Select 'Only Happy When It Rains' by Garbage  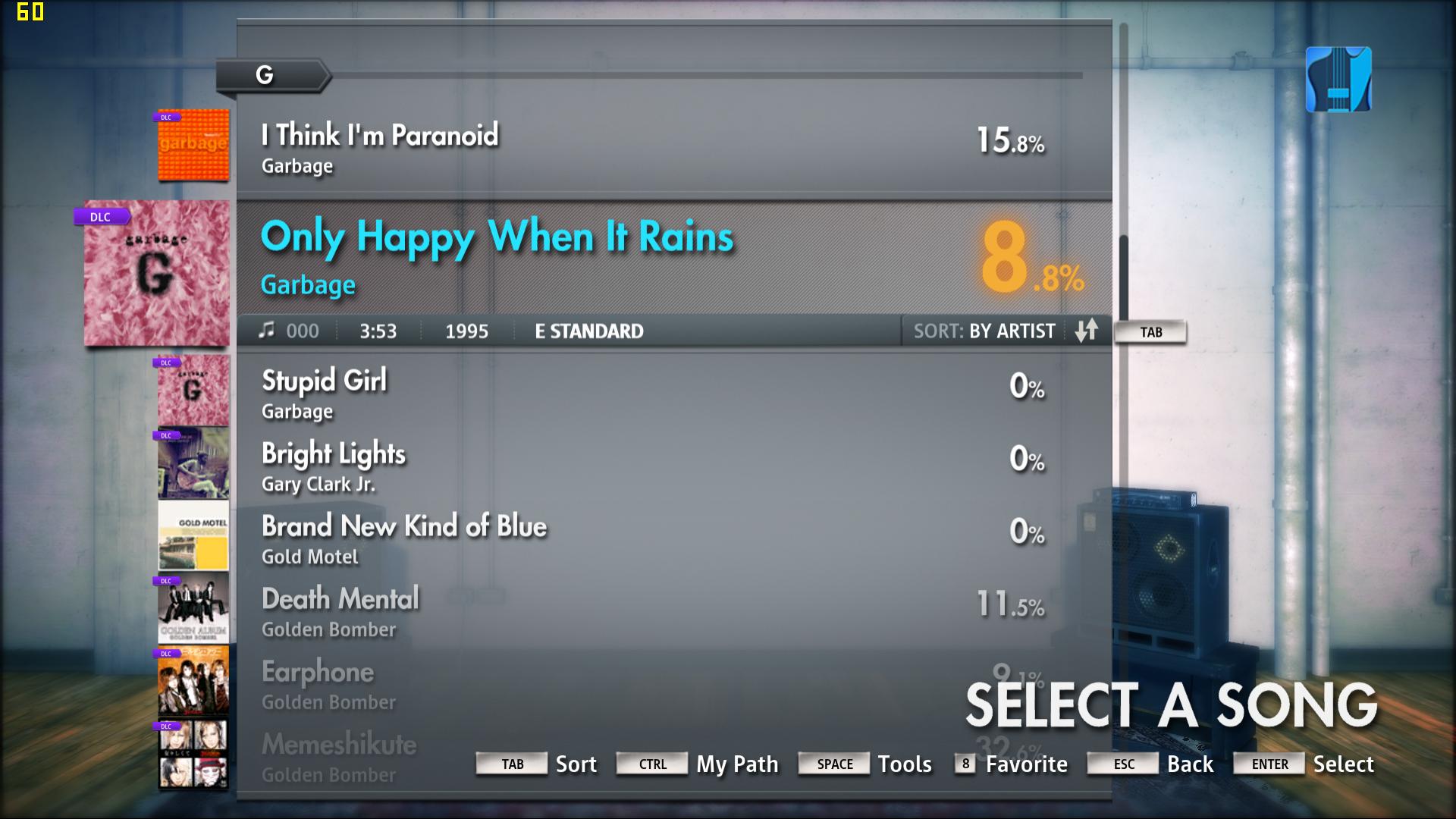click(x=497, y=236)
